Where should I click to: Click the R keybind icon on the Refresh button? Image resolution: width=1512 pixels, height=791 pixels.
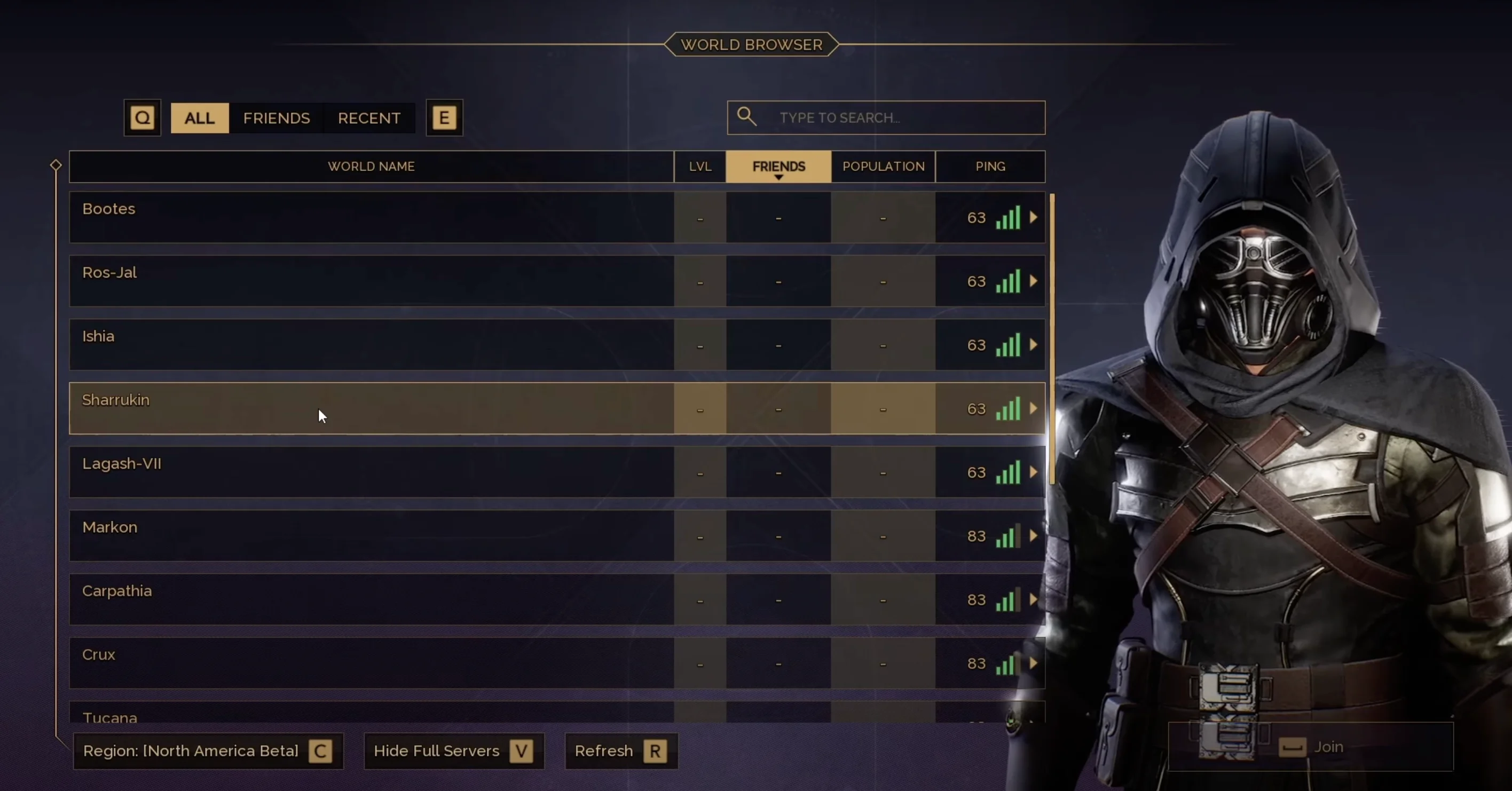pos(656,751)
